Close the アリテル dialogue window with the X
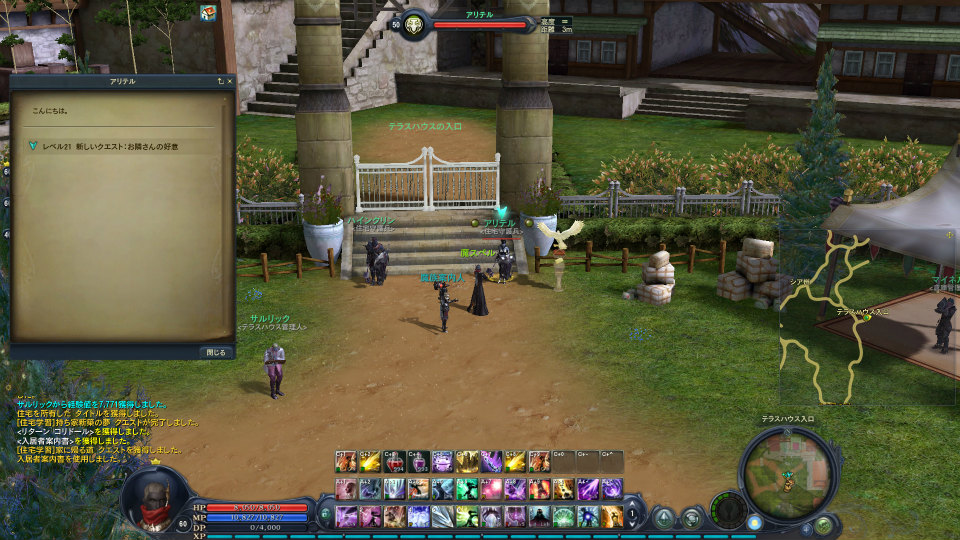 230,80
